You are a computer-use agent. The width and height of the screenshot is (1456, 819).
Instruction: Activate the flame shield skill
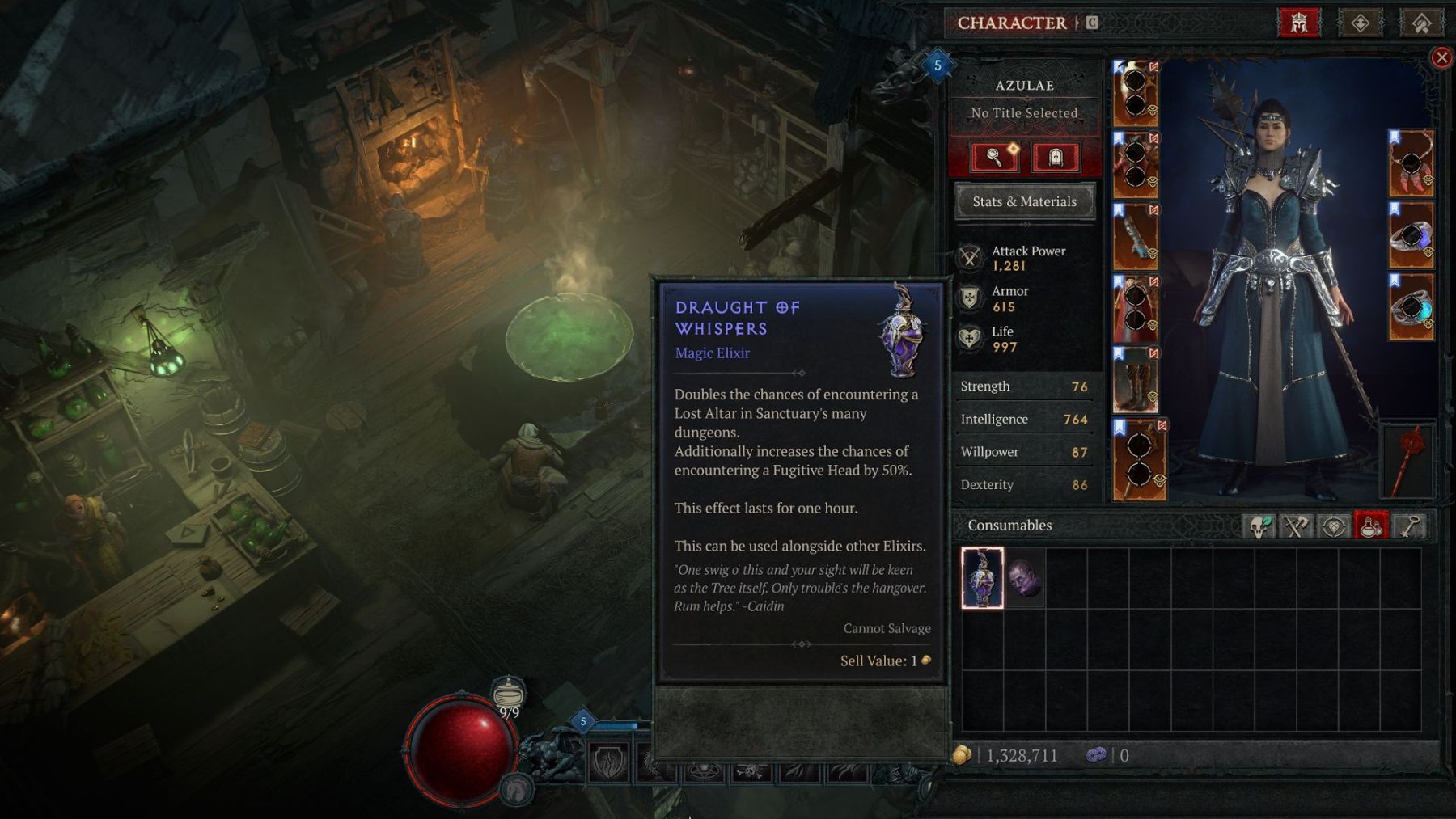[609, 762]
